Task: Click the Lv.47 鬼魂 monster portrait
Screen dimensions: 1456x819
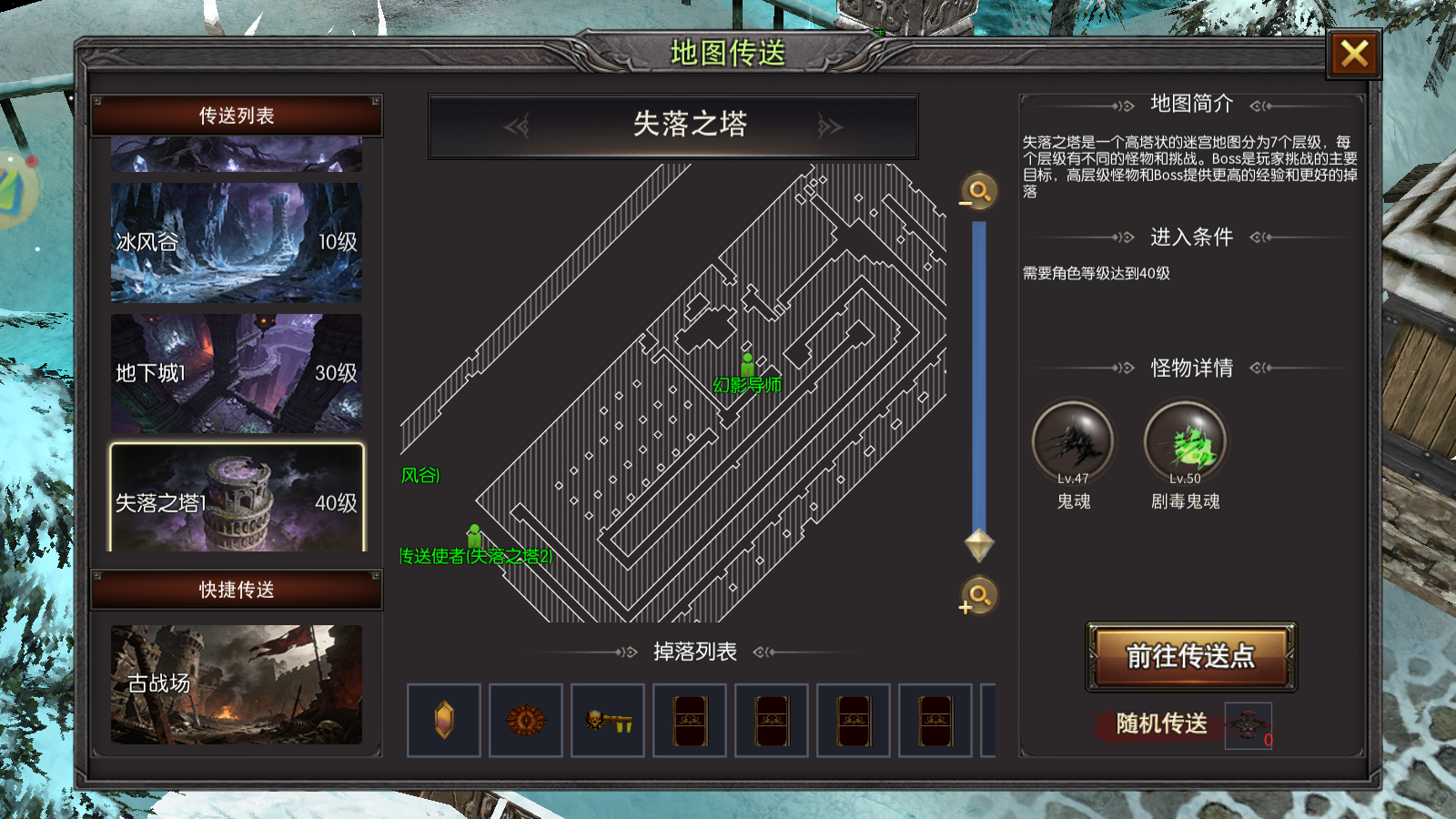Action: click(x=1072, y=443)
